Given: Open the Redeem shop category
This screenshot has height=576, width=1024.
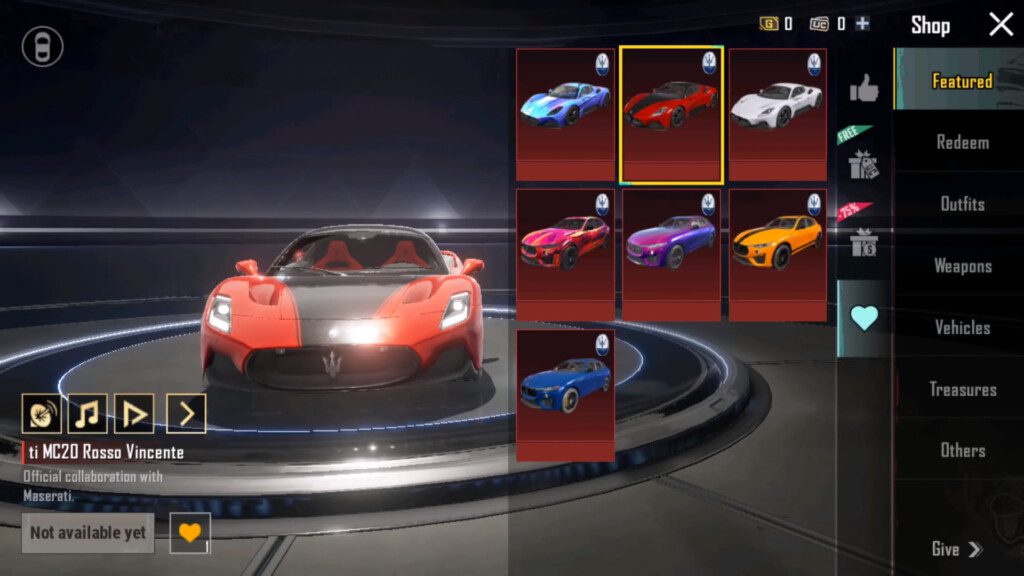Looking at the screenshot, I should tap(961, 142).
